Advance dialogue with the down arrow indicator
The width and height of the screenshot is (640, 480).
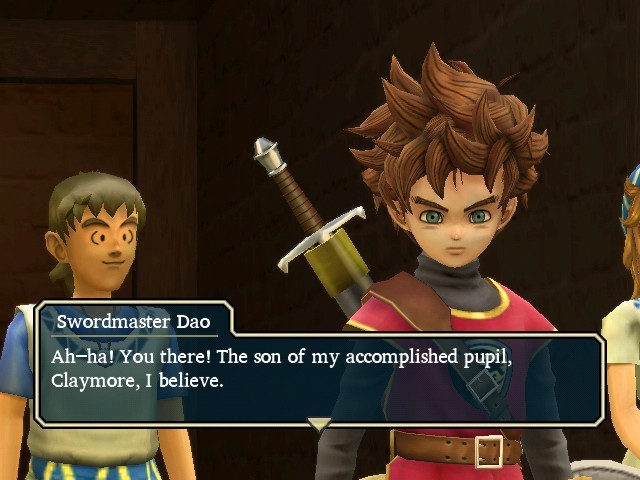[318, 424]
